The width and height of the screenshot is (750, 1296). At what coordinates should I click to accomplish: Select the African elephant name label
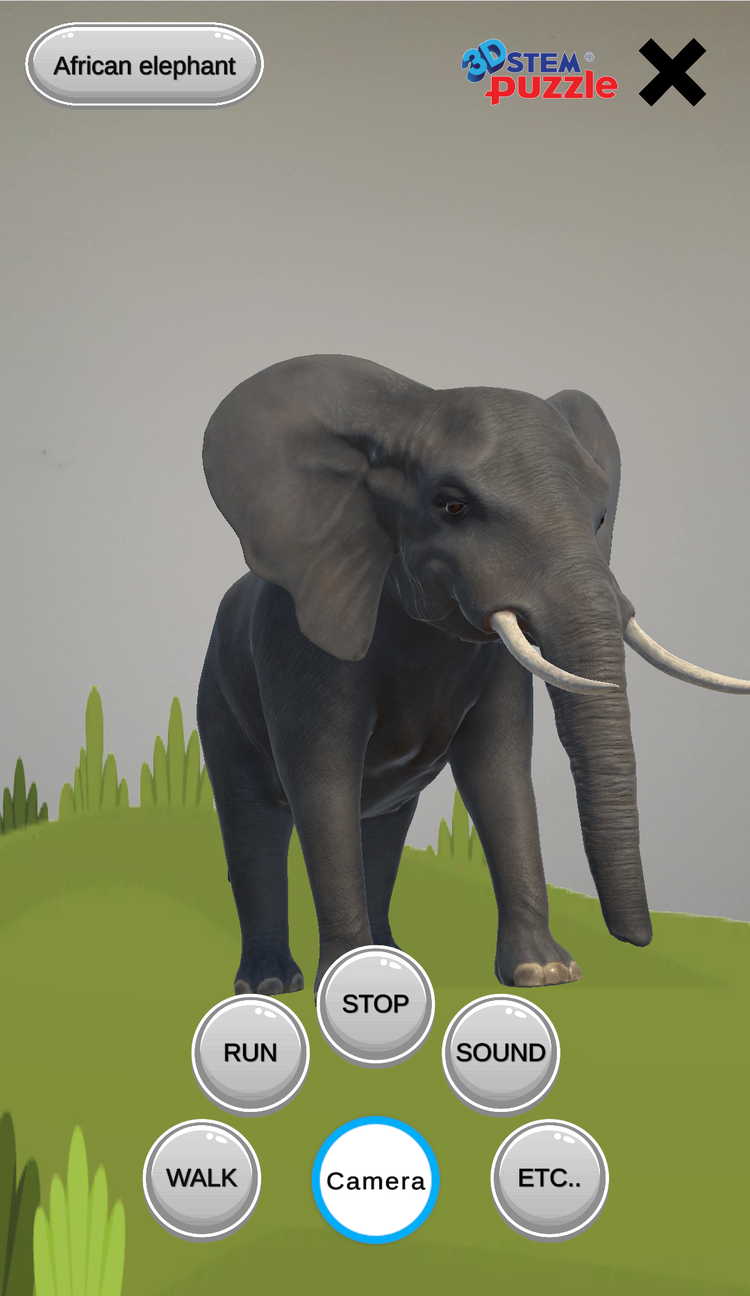[x=144, y=66]
